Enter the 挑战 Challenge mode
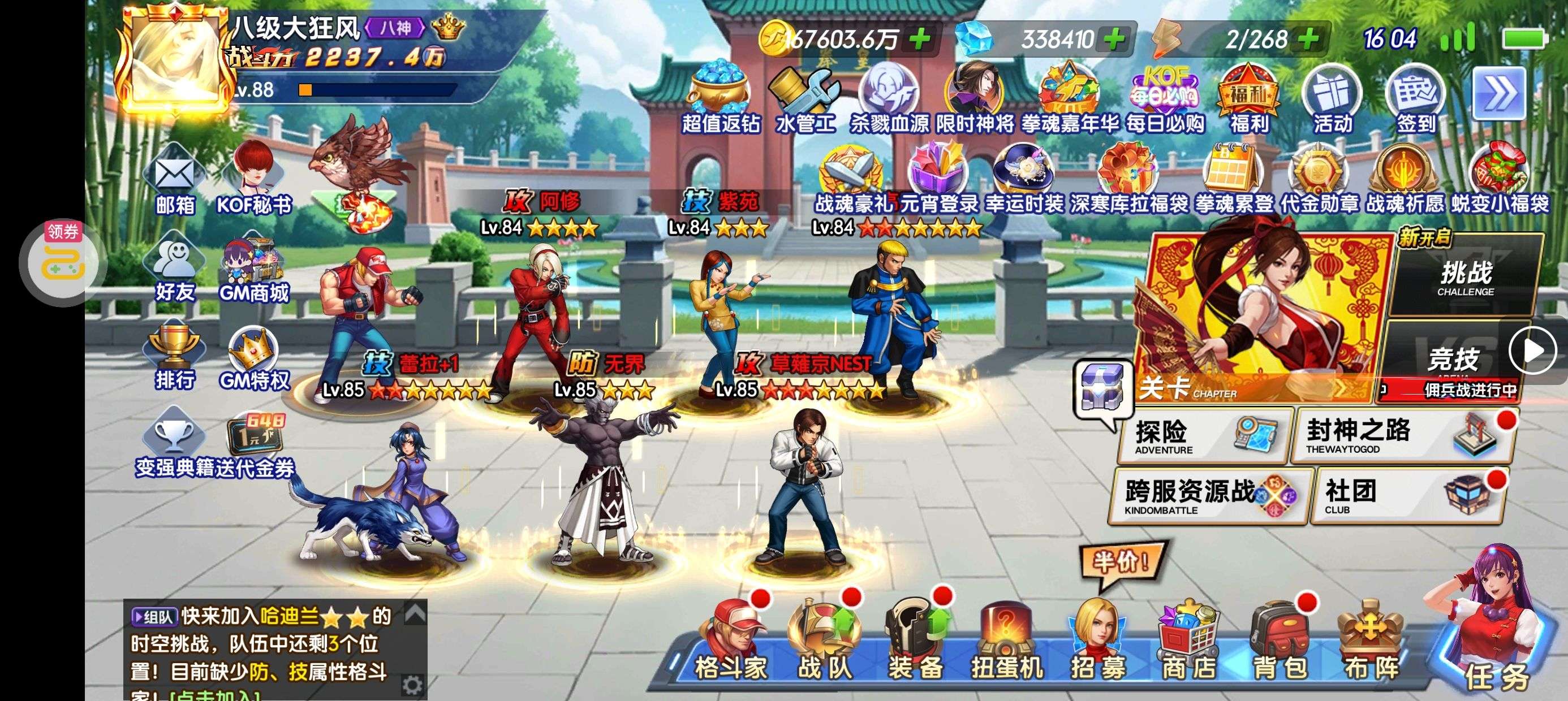This screenshot has height=701, width=1568. click(x=1466, y=276)
